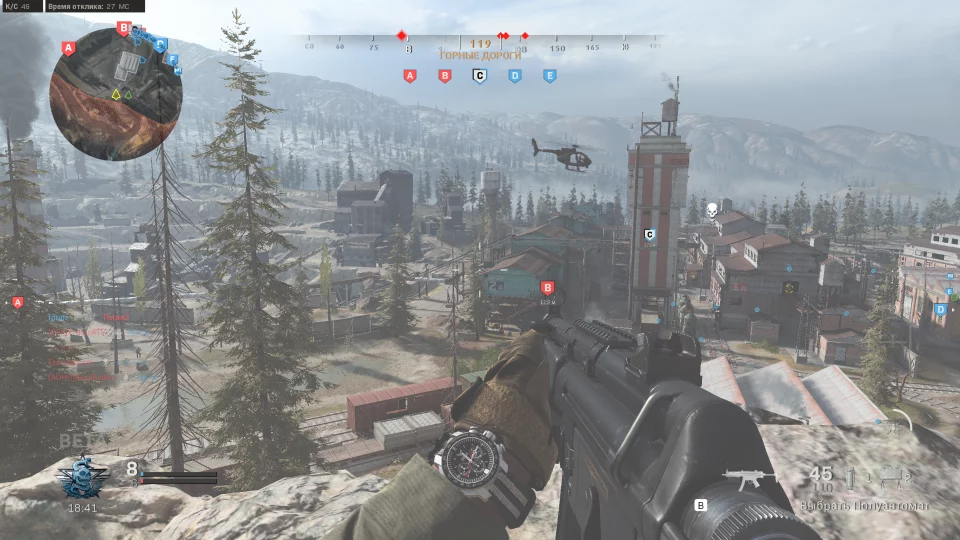The image size is (960, 540).
Task: Select red flag A in the objective status row
Action: click(x=409, y=75)
